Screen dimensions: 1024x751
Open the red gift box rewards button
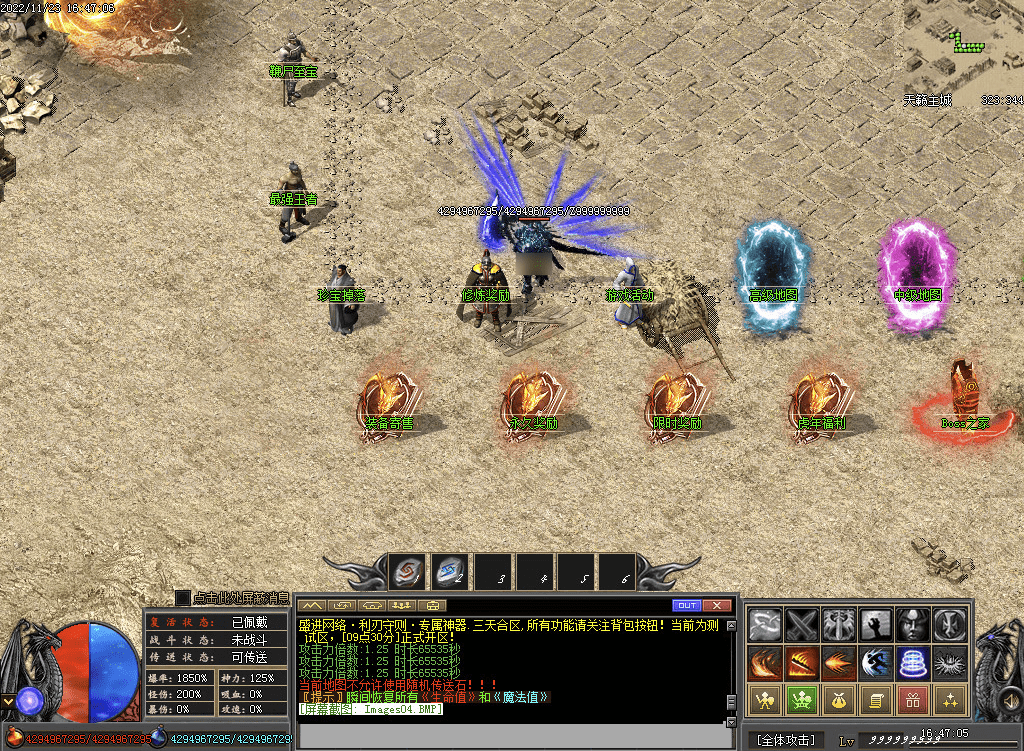(x=912, y=699)
